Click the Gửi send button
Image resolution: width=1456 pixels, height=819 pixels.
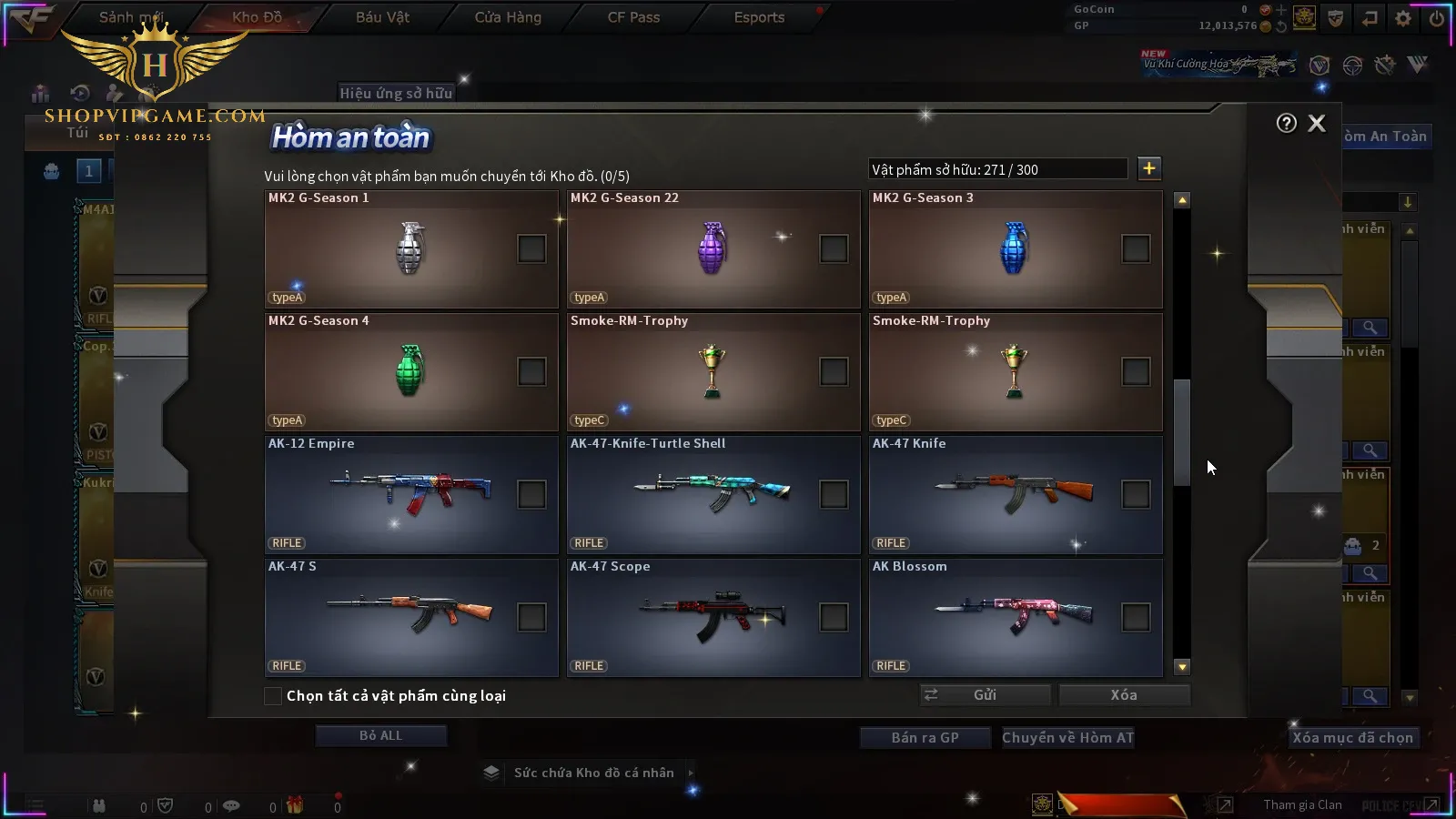pyautogui.click(x=985, y=695)
